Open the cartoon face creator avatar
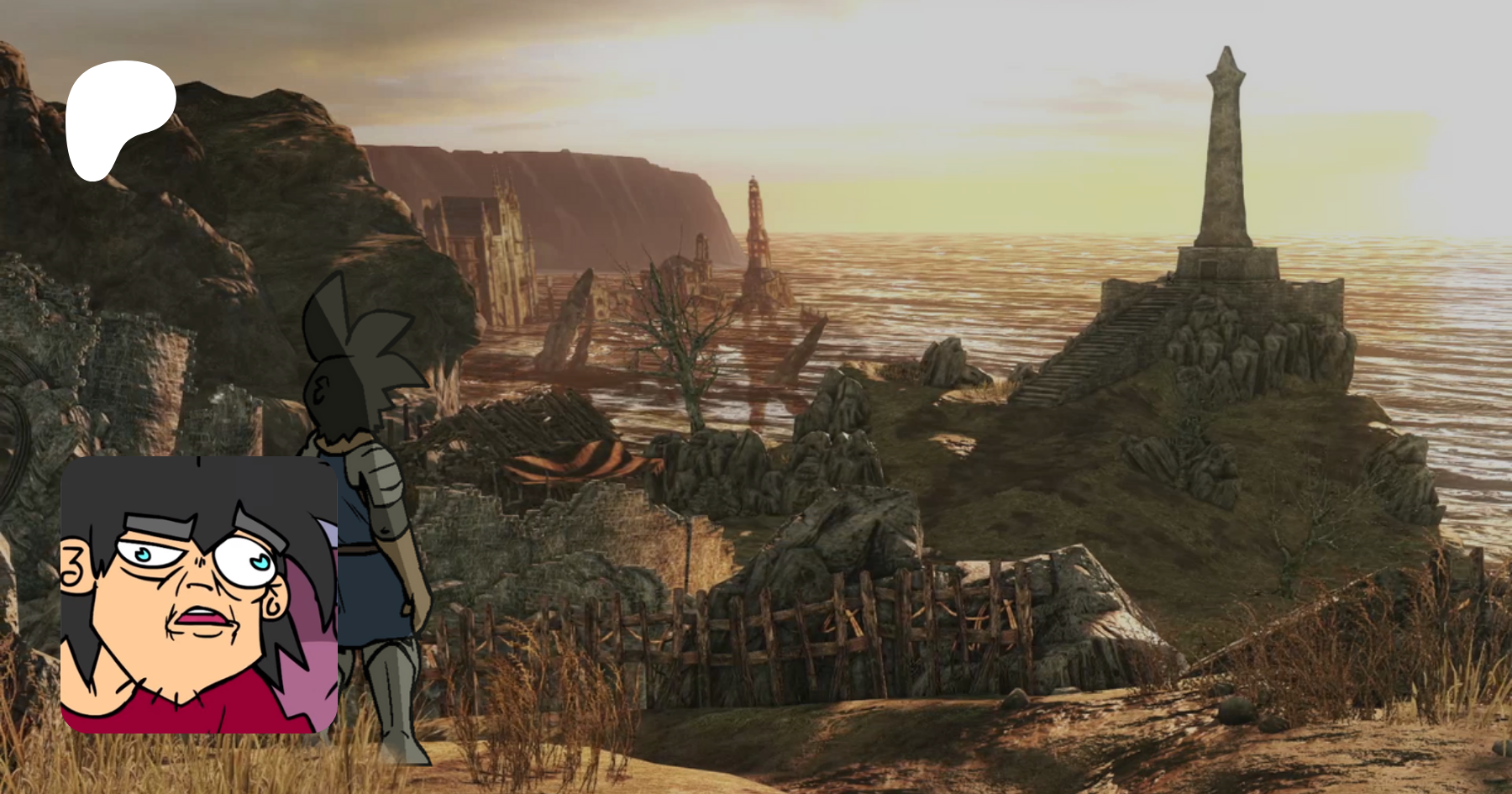This screenshot has height=794, width=1512. coord(199,595)
